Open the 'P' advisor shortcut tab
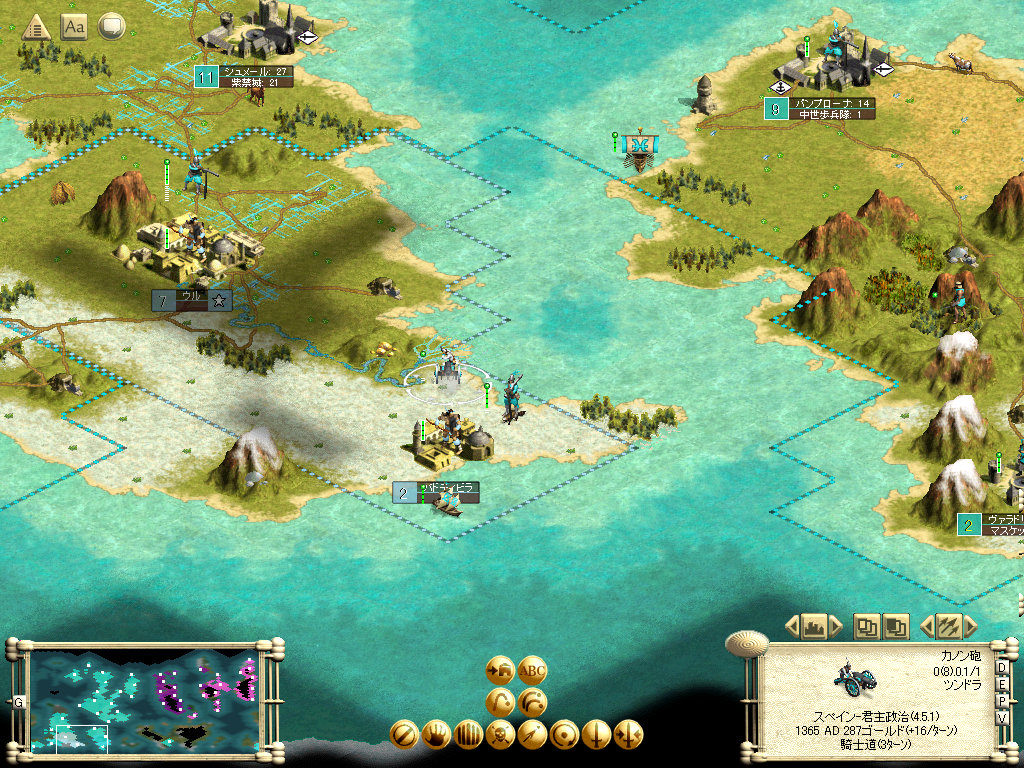Viewport: 1024px width, 768px height. (x=1002, y=703)
